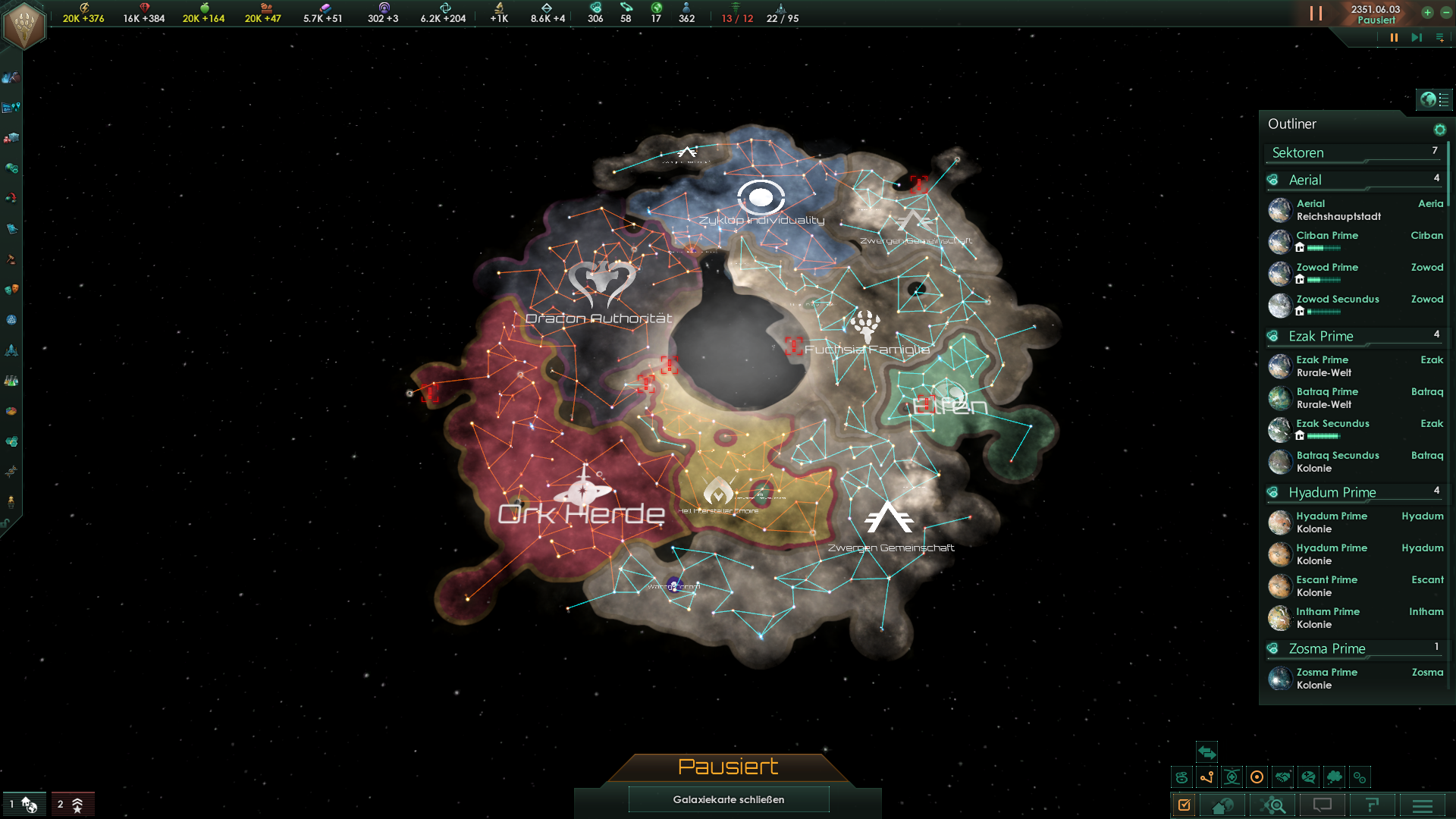The width and height of the screenshot is (1456, 819).
Task: Close the galaxy map with Galaxiekarte schließen
Action: click(x=728, y=799)
